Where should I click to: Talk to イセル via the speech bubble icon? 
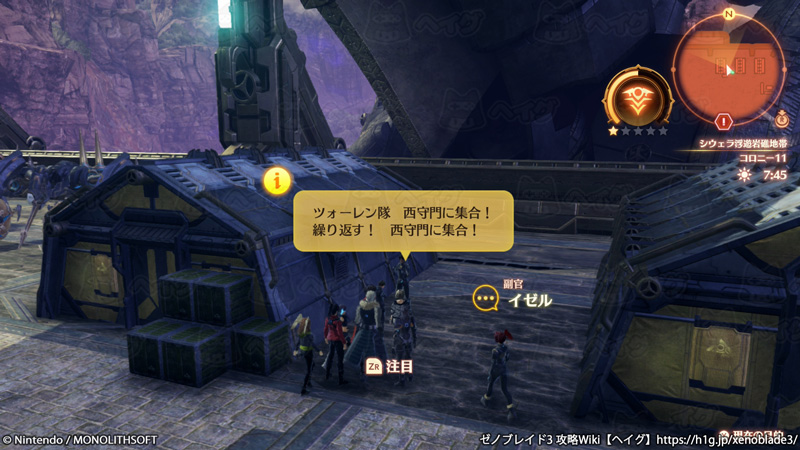coord(486,298)
